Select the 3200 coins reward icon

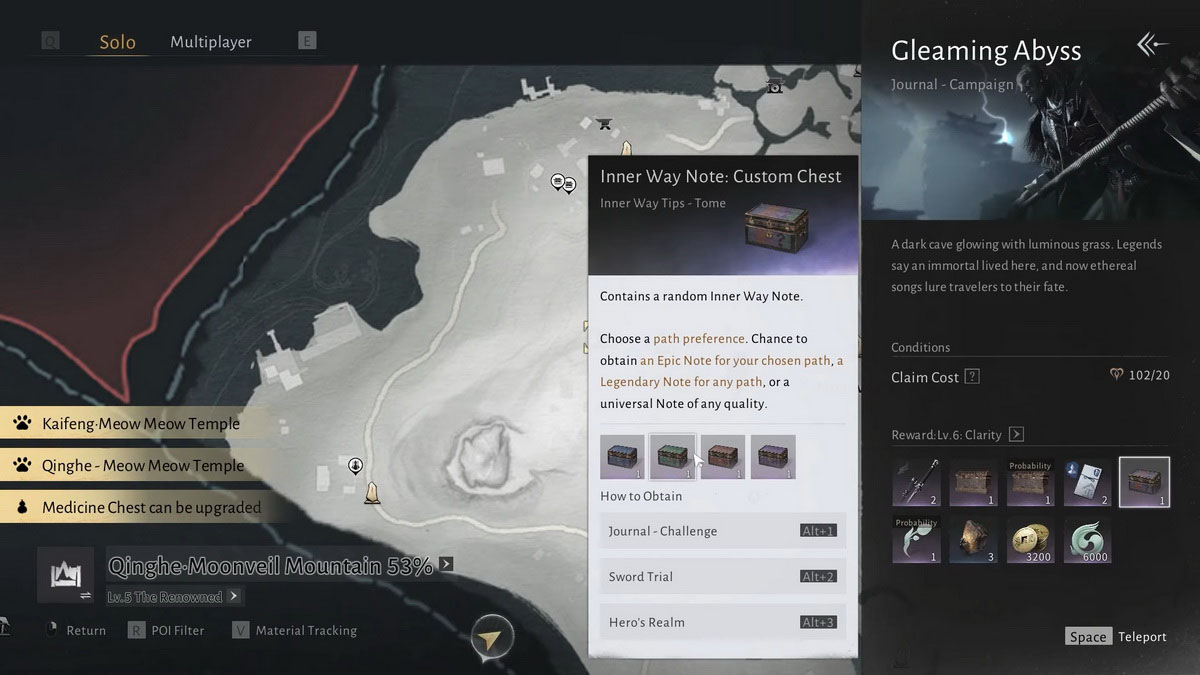[x=1030, y=538]
